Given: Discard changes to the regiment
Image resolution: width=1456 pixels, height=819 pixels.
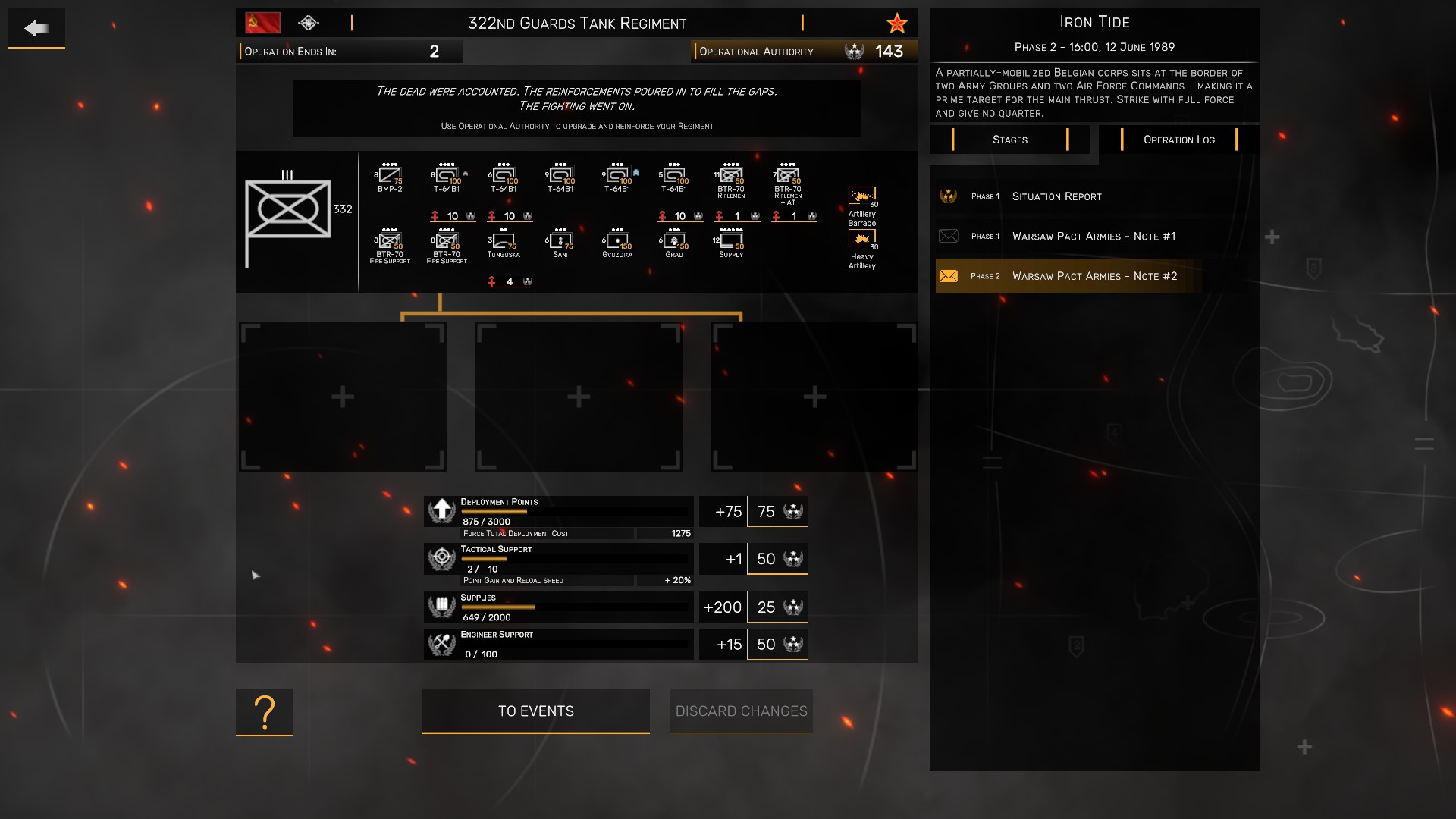Looking at the screenshot, I should (741, 711).
